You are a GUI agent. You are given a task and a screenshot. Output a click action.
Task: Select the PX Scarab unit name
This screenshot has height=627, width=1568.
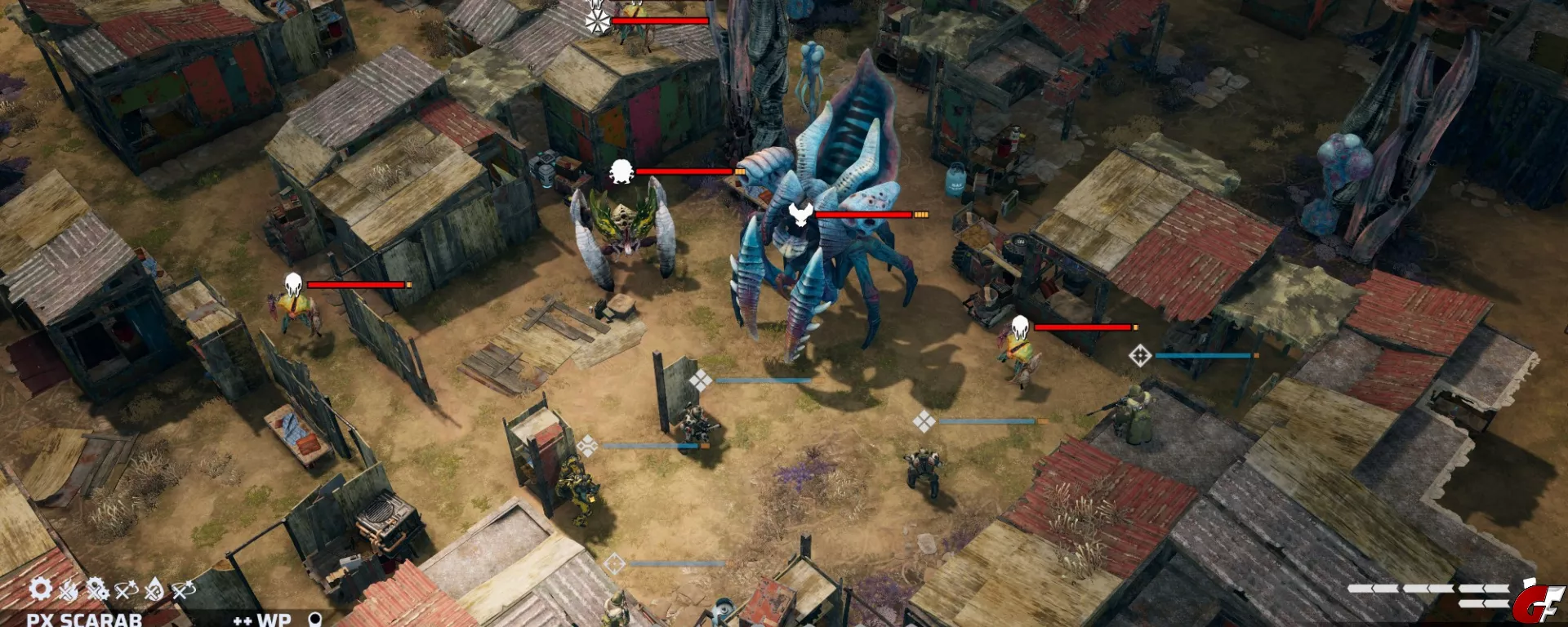coord(84,620)
